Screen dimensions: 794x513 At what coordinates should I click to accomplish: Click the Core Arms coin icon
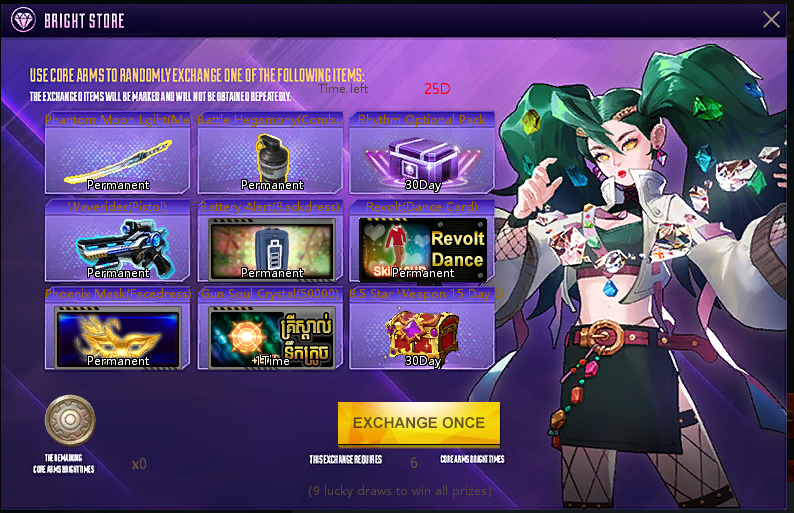pos(70,420)
